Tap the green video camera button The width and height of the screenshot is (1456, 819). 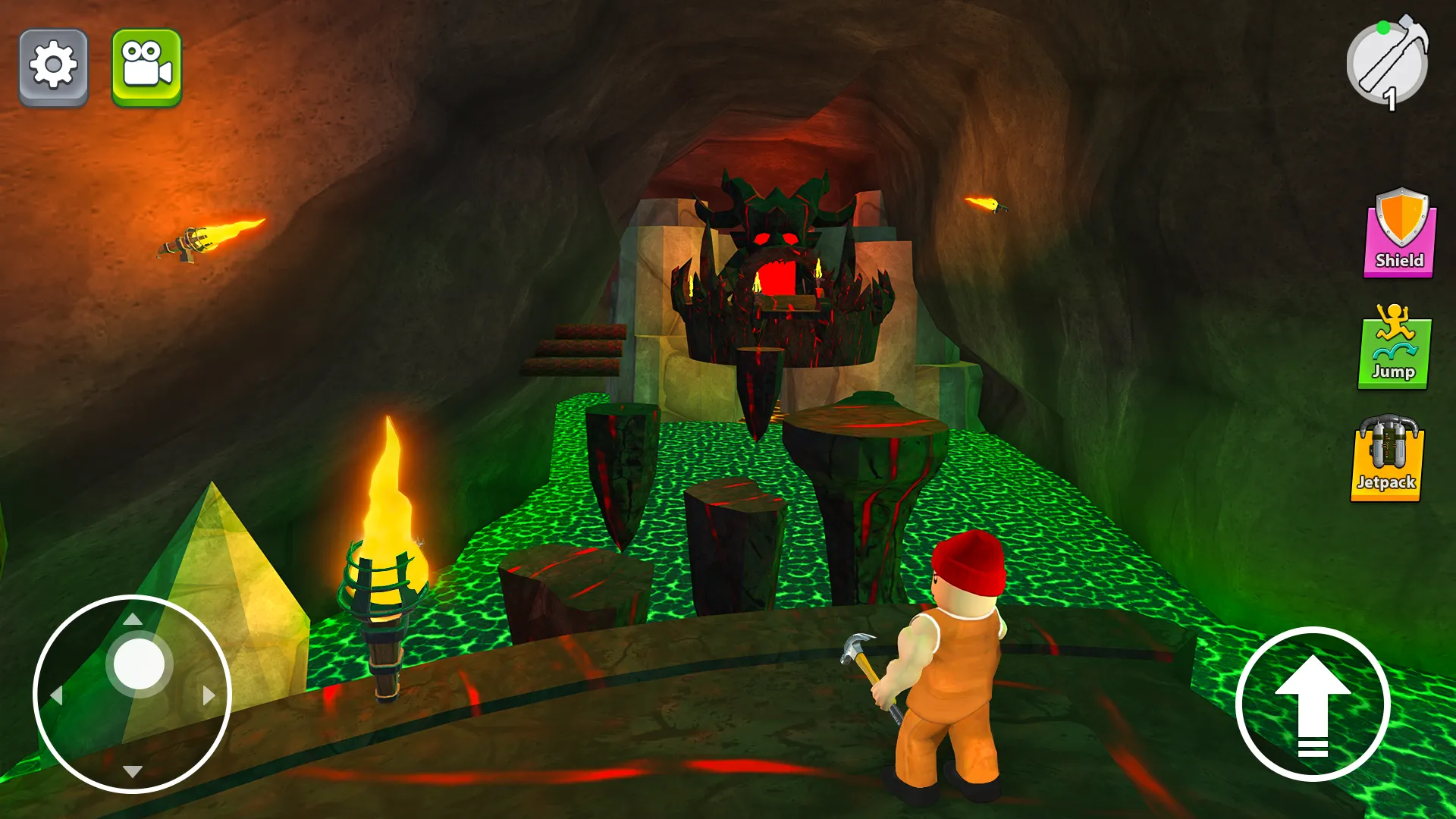(x=146, y=67)
